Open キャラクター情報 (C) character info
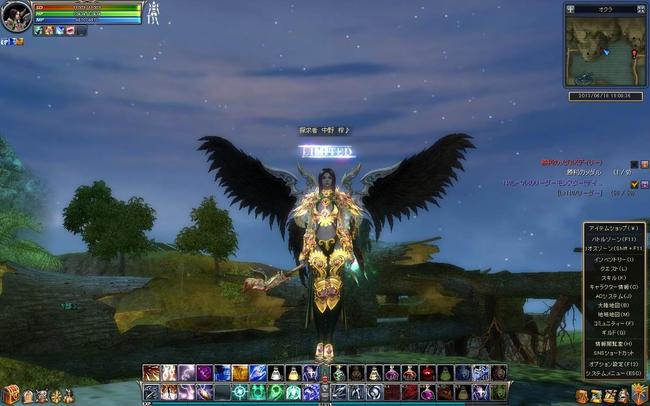Image resolution: width=650 pixels, height=406 pixels. [611, 288]
